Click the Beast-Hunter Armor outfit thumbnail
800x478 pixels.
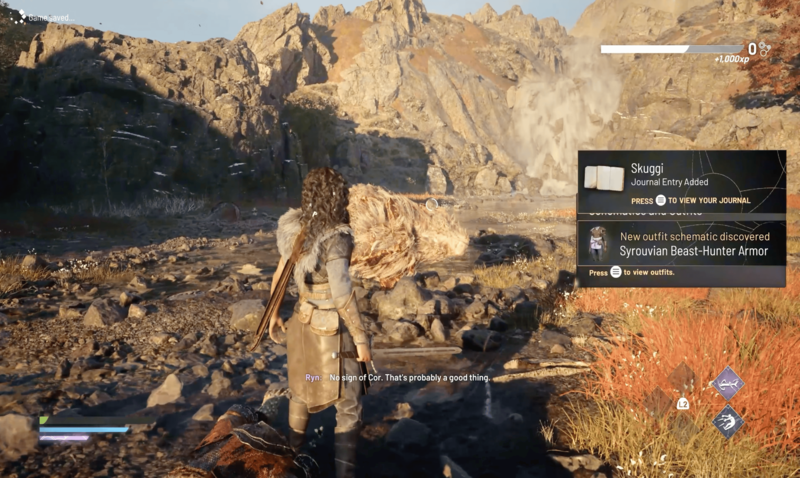599,243
